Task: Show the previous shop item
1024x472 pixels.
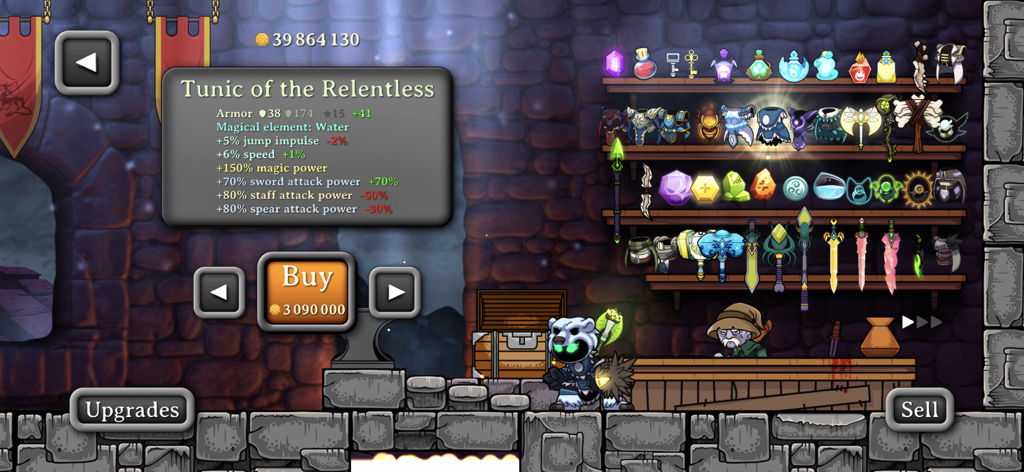Action: (x=219, y=293)
